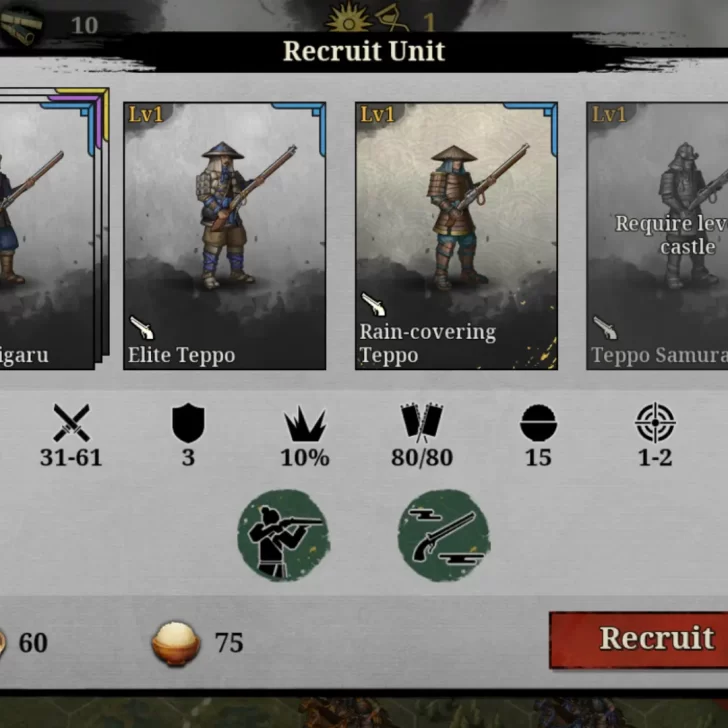Pick the partially visible Ashigaru card stack

point(45,236)
